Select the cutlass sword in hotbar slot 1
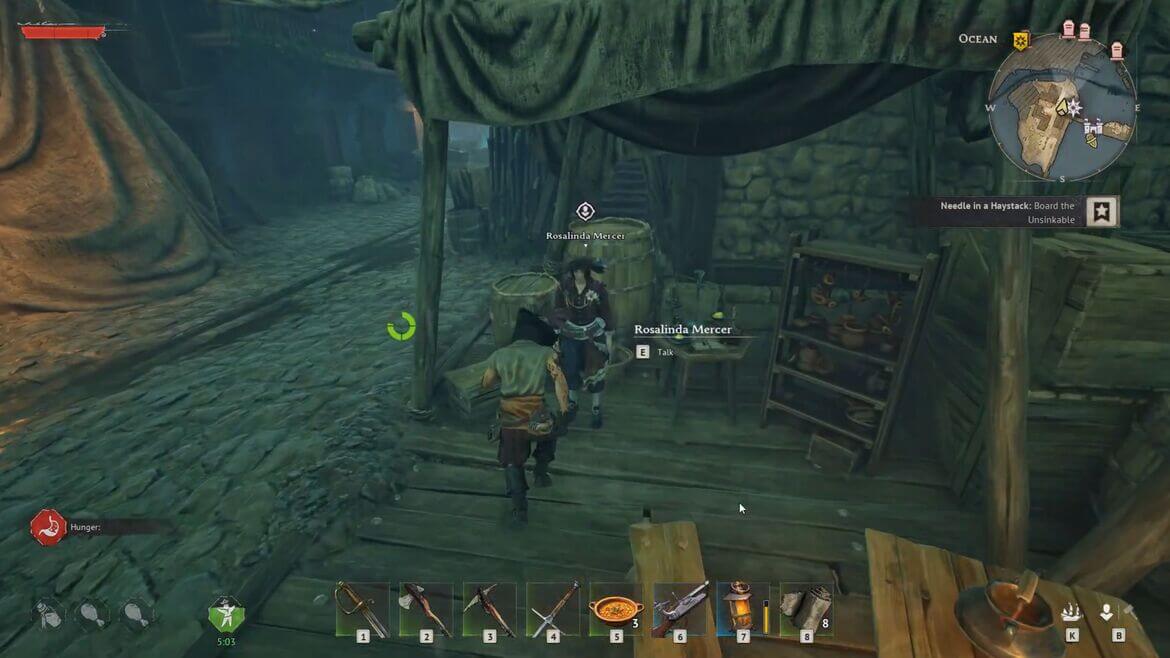Image resolution: width=1170 pixels, height=658 pixels. click(x=361, y=609)
